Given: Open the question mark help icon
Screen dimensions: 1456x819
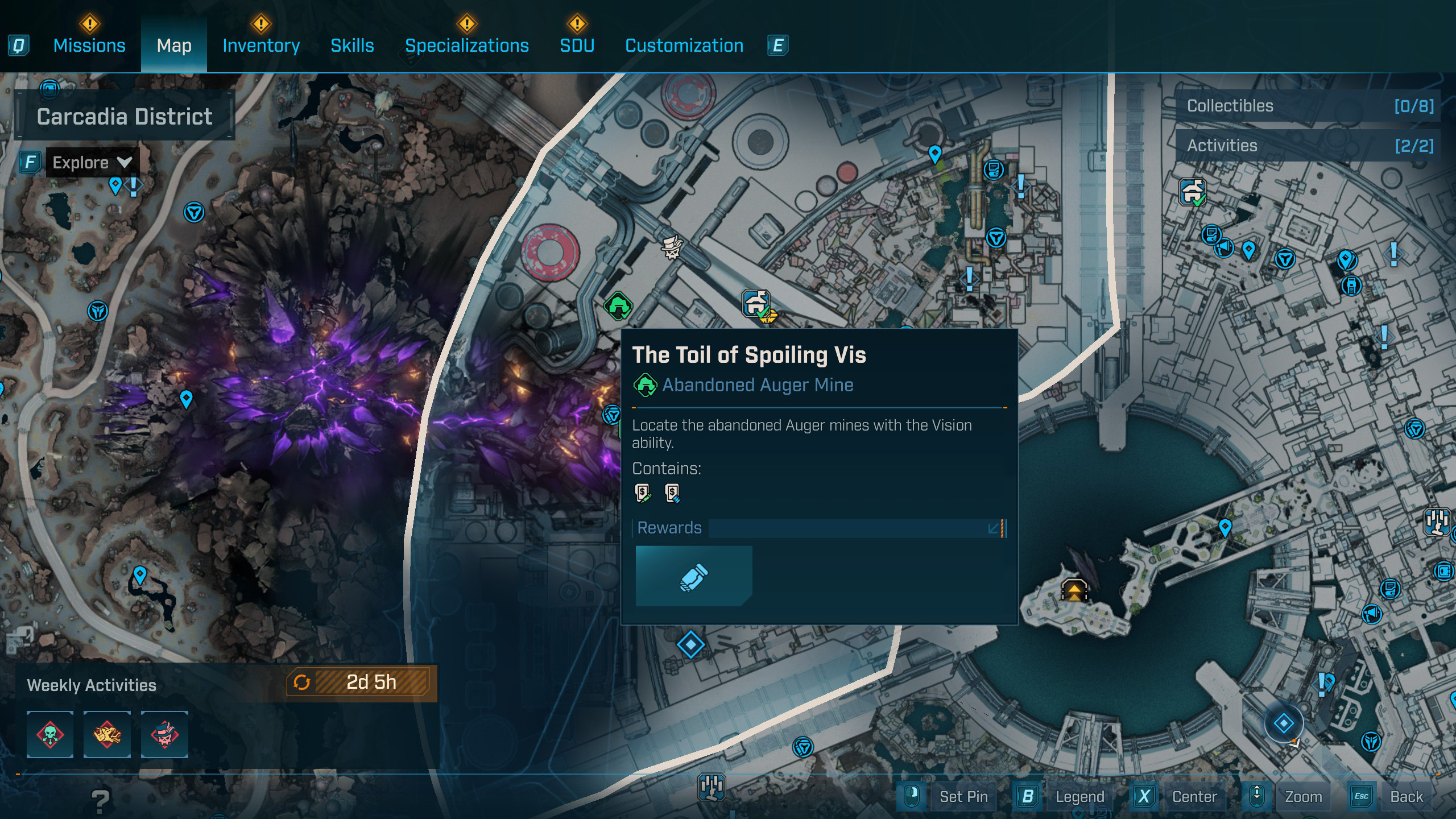Looking at the screenshot, I should pos(101,801).
